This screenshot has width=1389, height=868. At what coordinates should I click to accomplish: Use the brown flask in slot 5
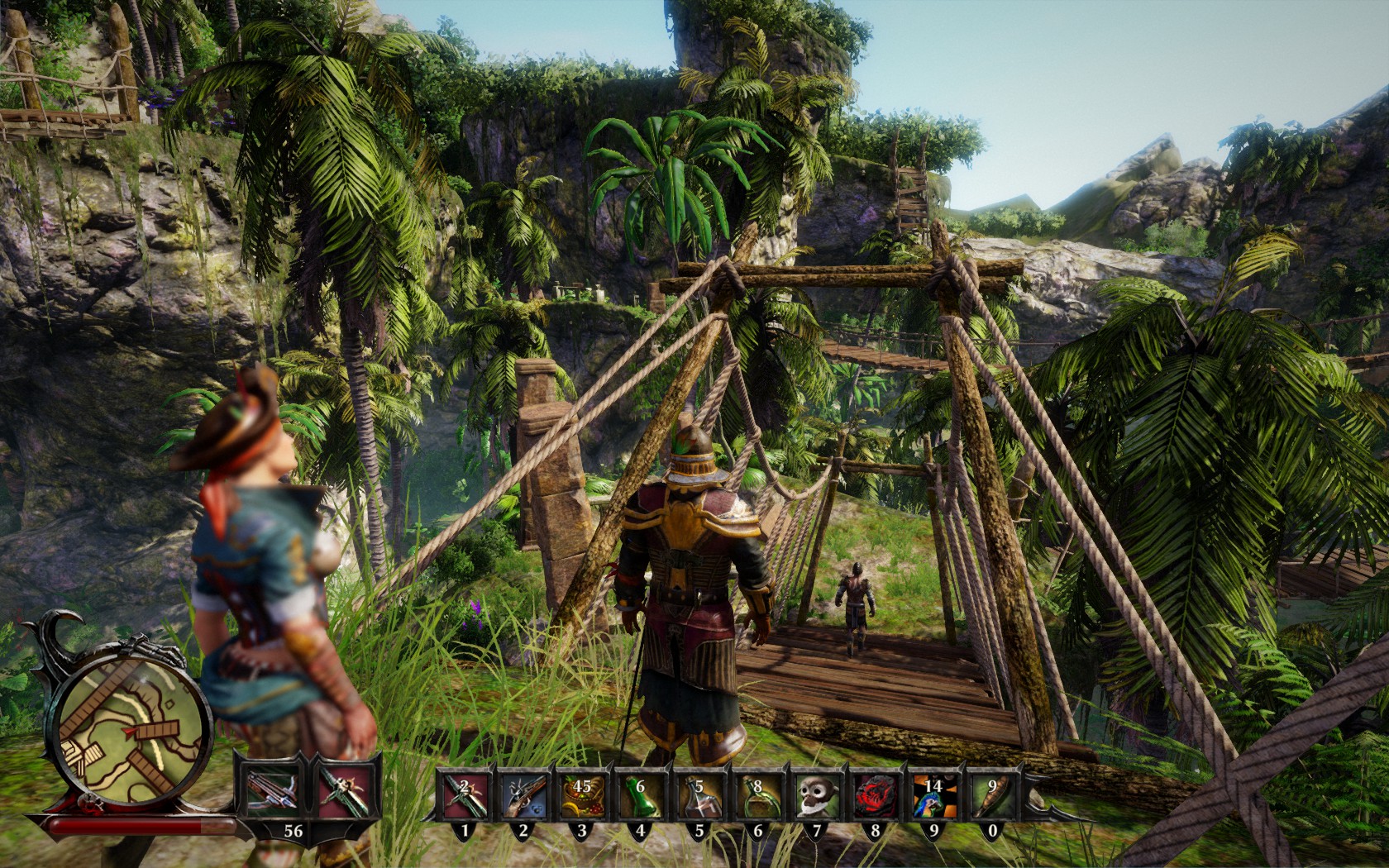pyautogui.click(x=699, y=797)
